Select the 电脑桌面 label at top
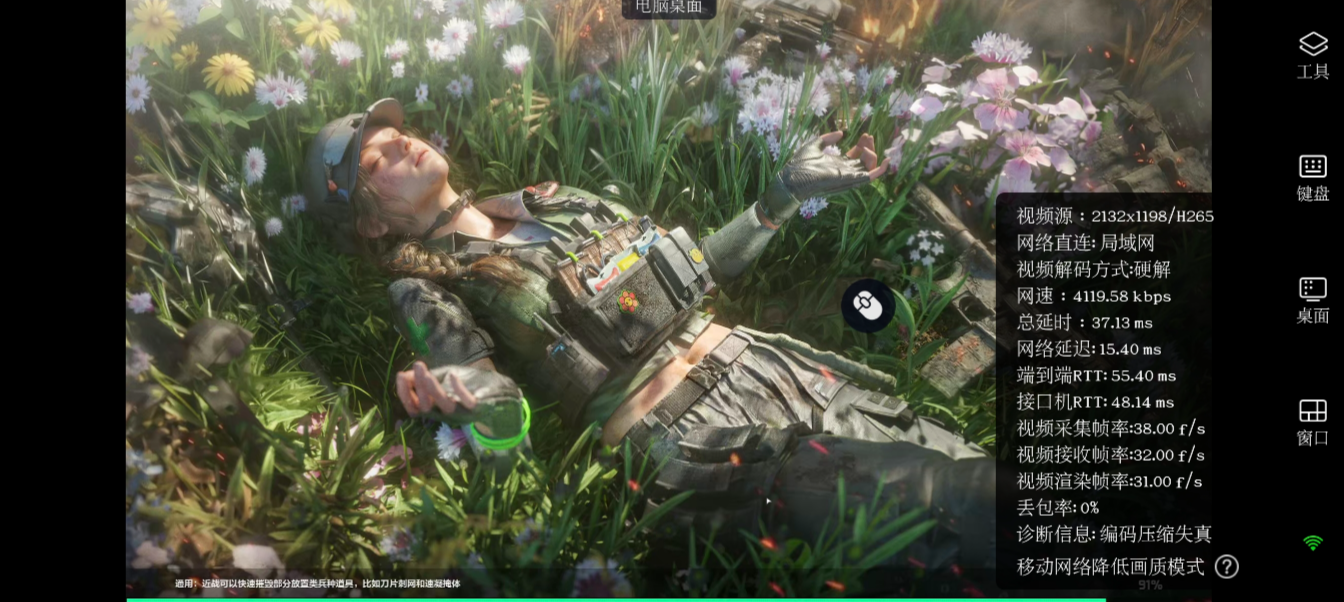The width and height of the screenshot is (1344, 602). point(669,8)
